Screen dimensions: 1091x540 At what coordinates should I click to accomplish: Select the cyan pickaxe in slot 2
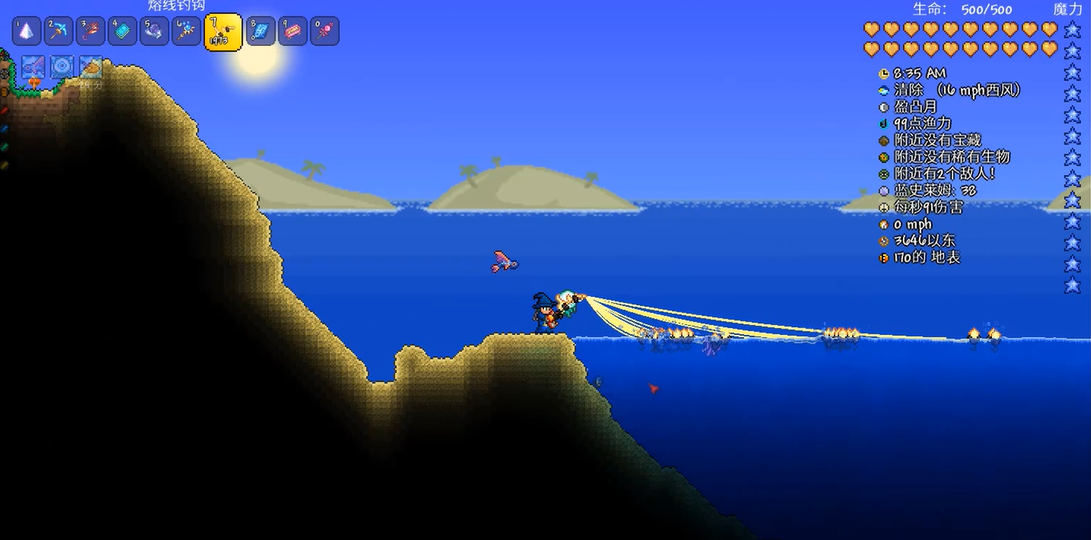tap(58, 31)
